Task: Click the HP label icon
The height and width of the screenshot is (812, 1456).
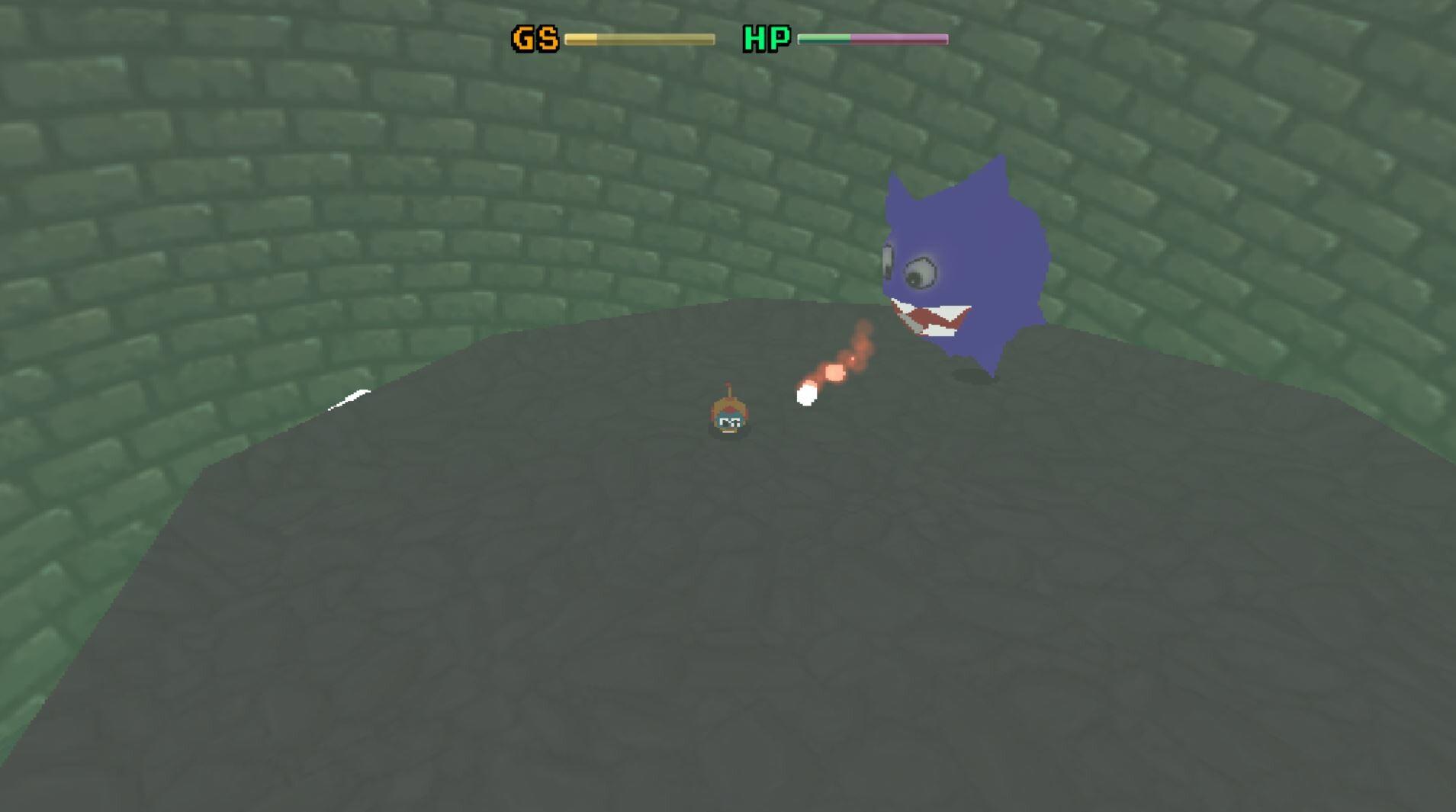Action: pyautogui.click(x=767, y=37)
